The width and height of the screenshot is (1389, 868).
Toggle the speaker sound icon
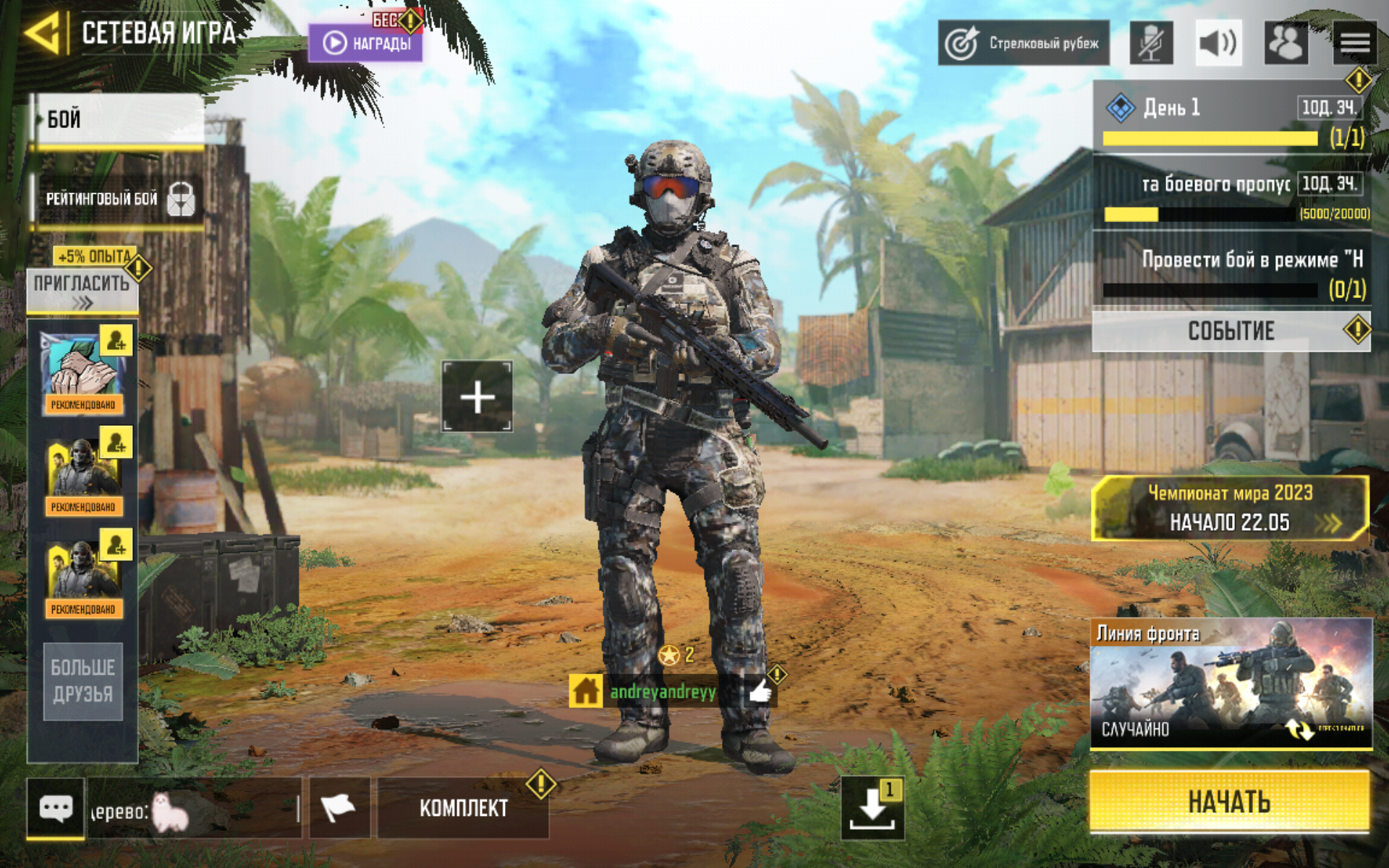click(x=1218, y=43)
